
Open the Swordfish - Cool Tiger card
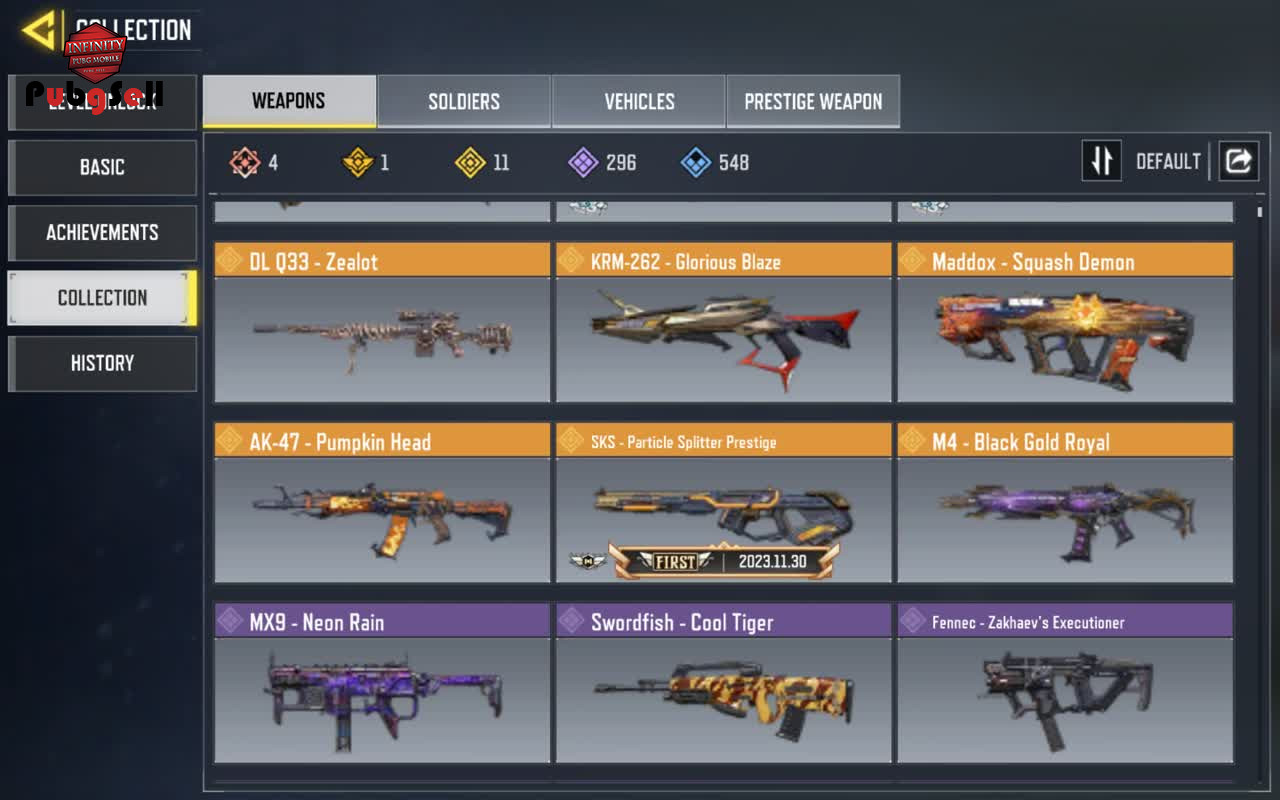click(723, 683)
